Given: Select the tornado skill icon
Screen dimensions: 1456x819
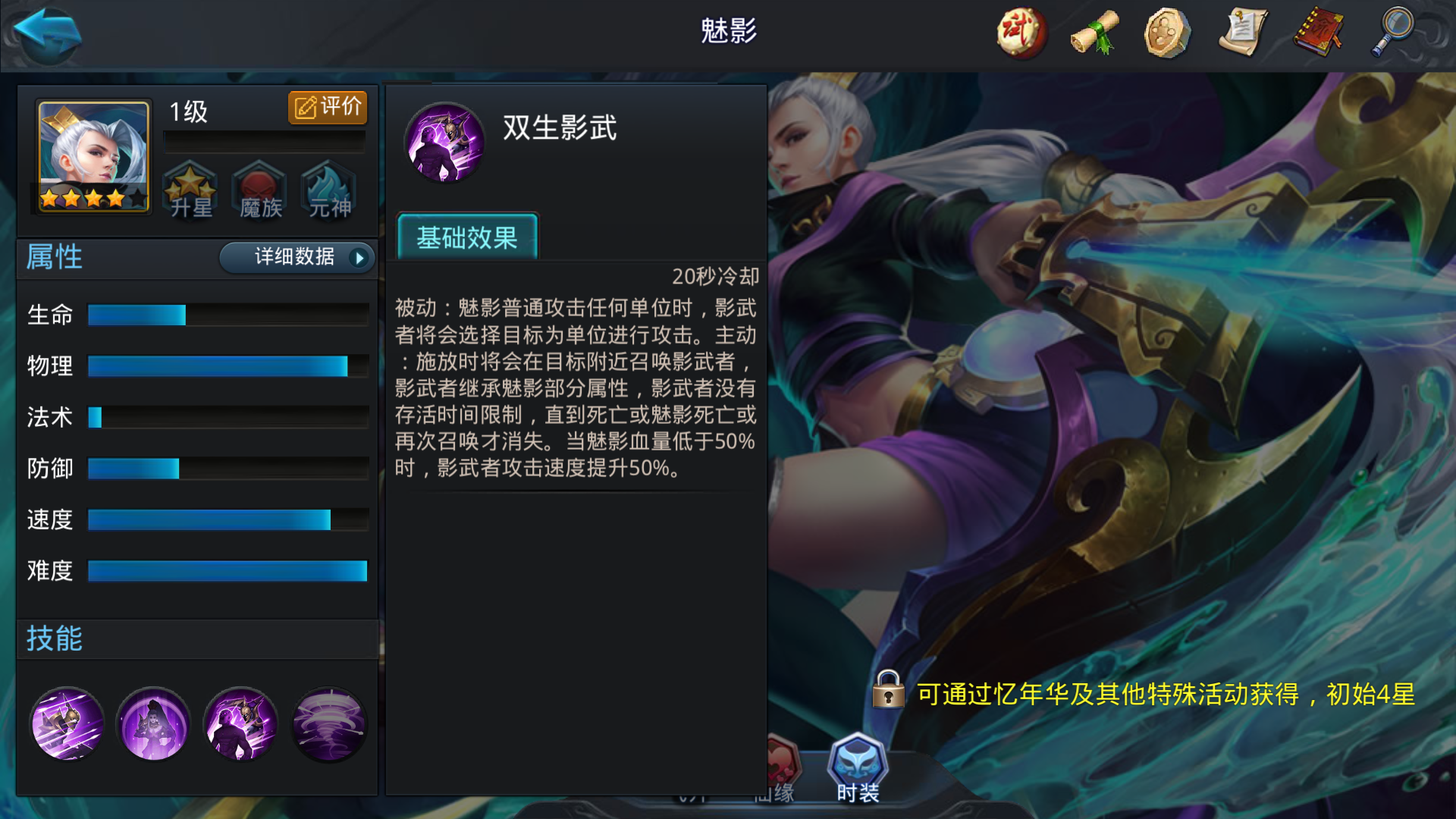Looking at the screenshot, I should (328, 725).
